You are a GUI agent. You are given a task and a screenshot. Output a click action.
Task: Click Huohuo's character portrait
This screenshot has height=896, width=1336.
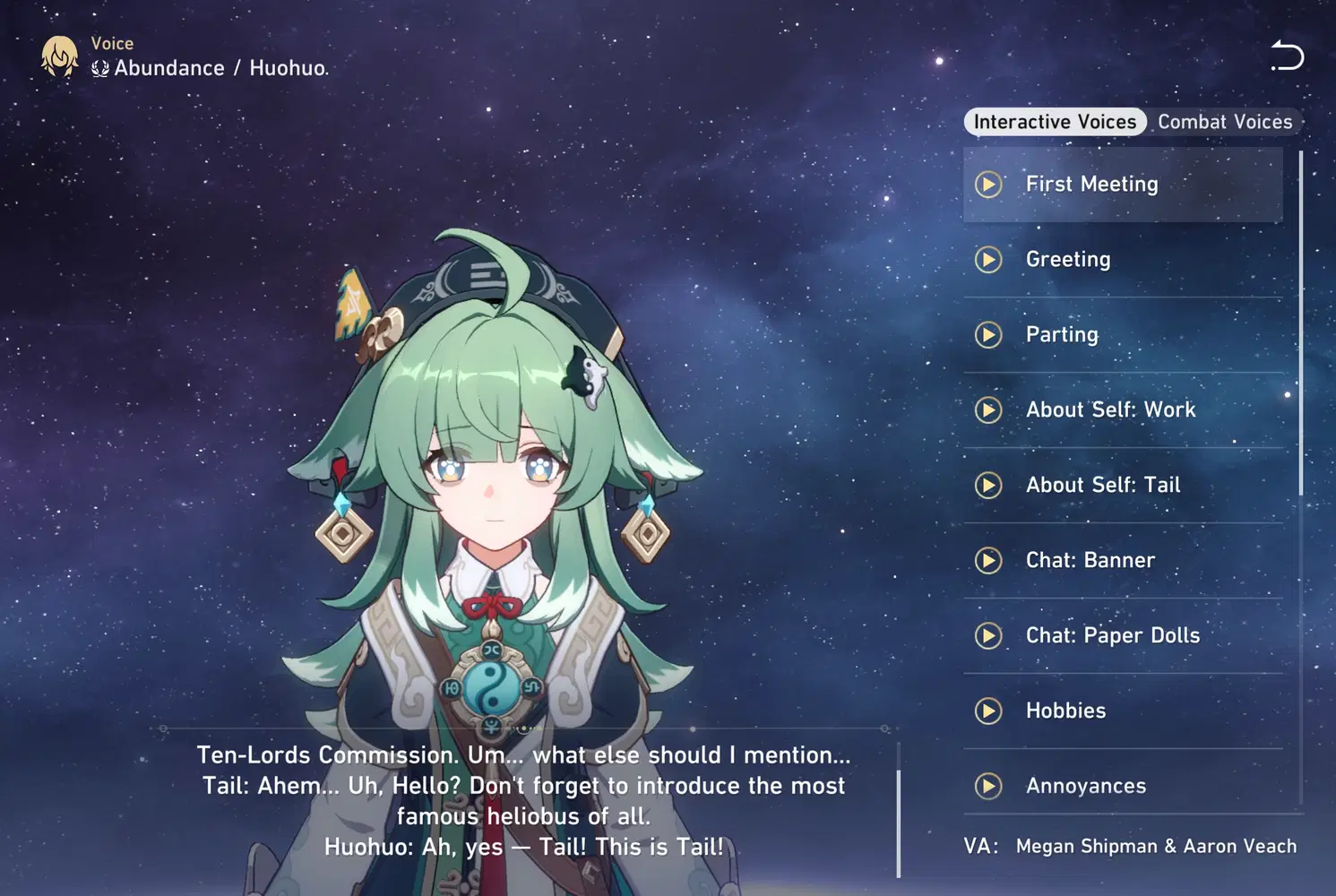[493, 493]
